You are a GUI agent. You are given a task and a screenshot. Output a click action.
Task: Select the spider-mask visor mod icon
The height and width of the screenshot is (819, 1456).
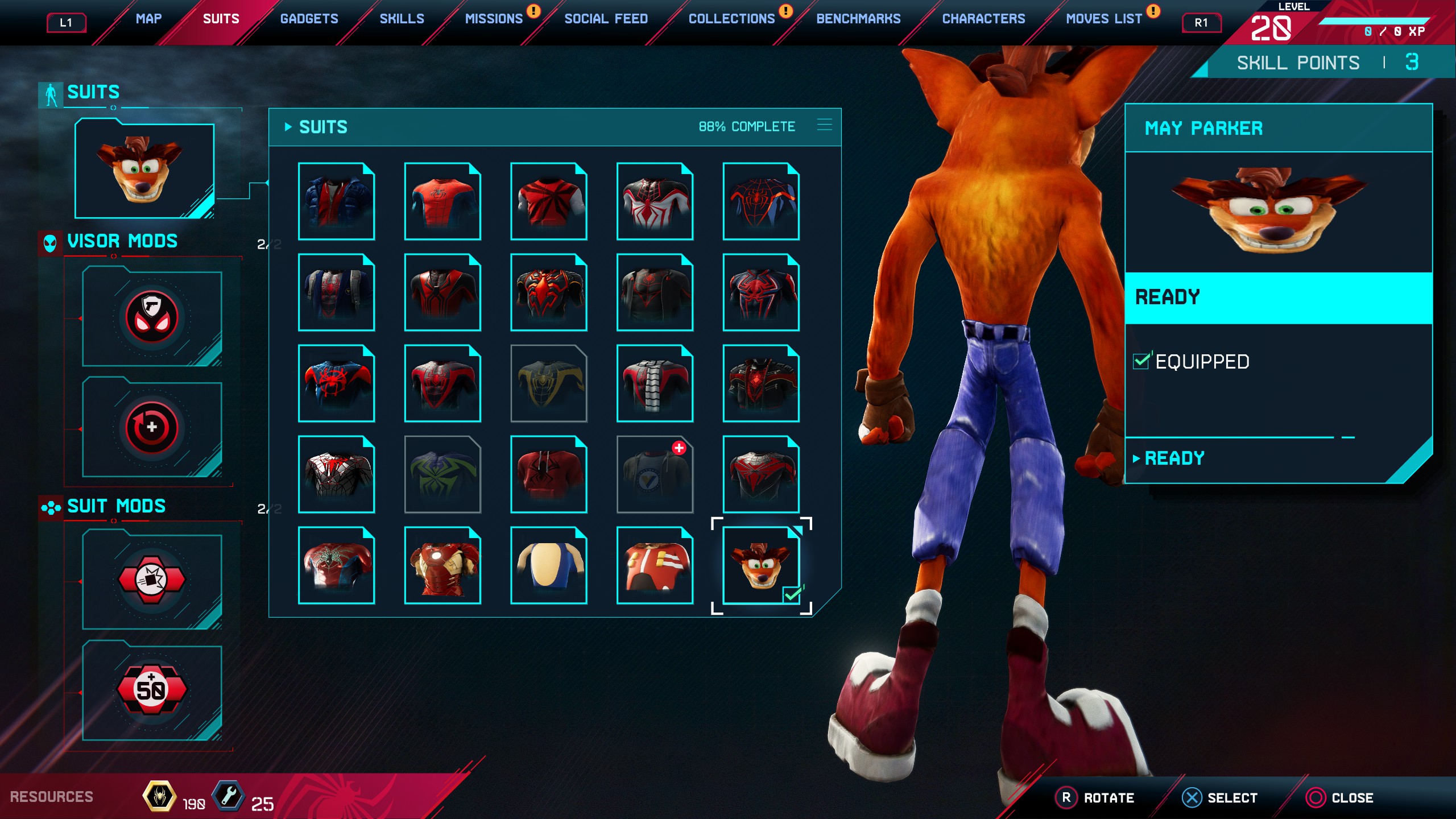tap(151, 317)
